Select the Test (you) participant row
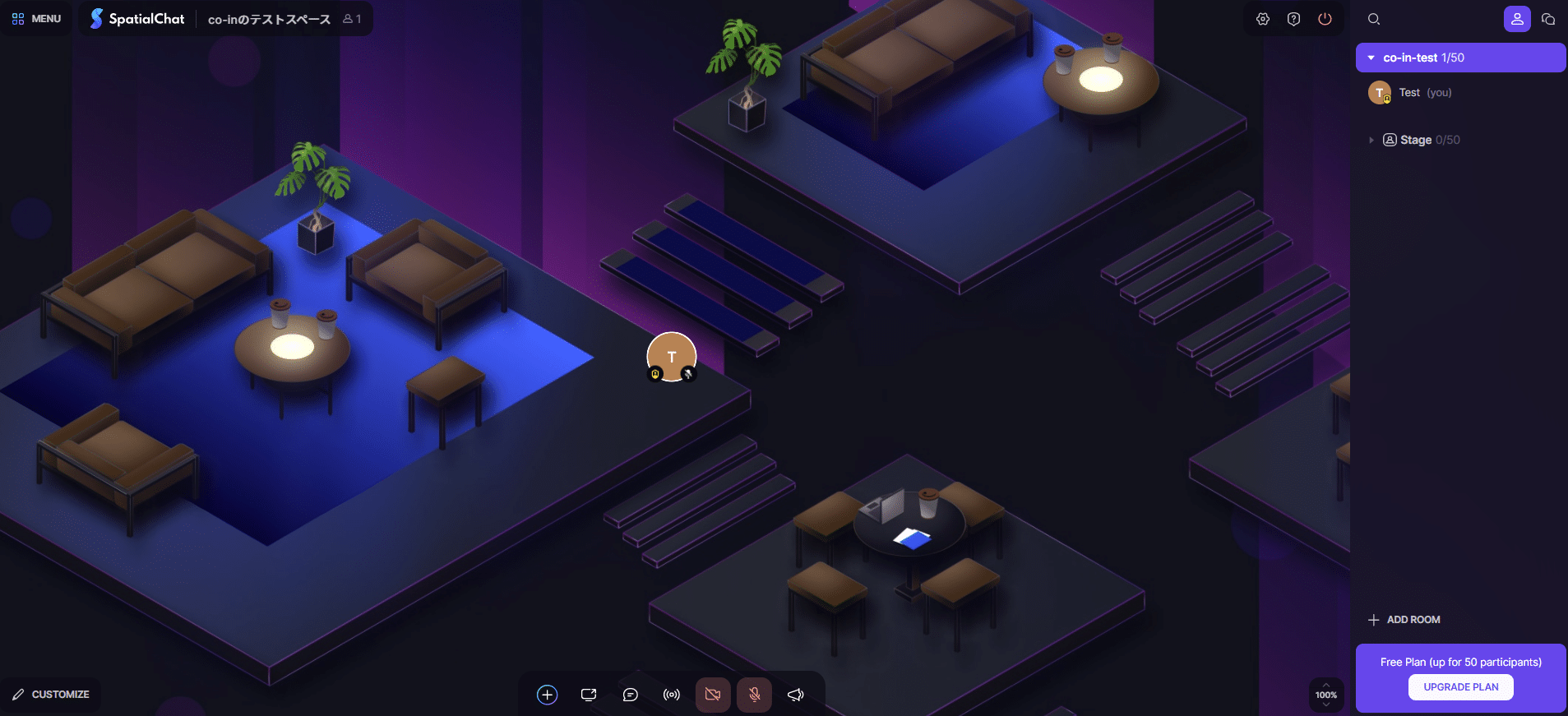 pyautogui.click(x=1424, y=93)
